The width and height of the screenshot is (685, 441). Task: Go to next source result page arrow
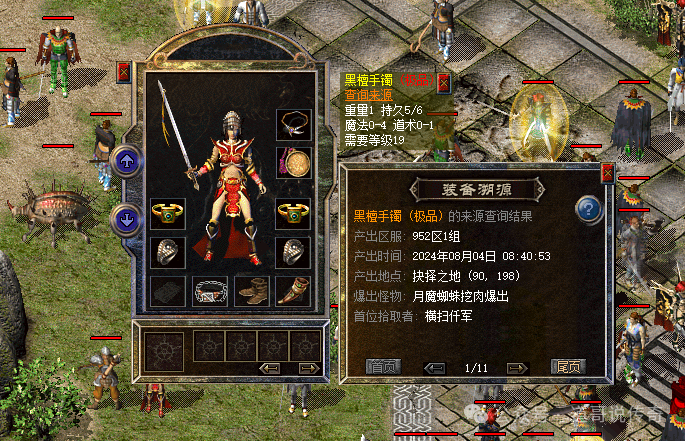[x=521, y=367]
